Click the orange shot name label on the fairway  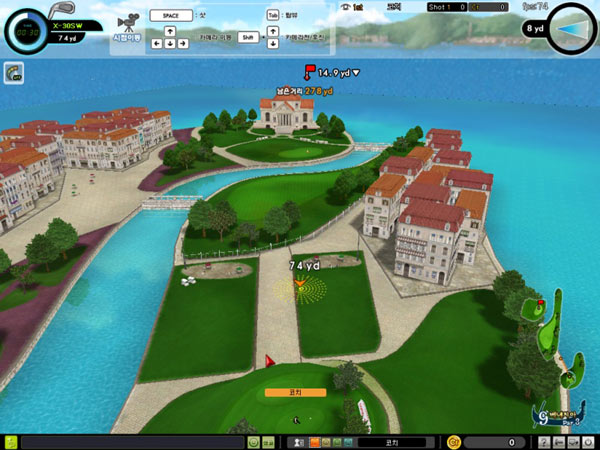[x=295, y=393]
